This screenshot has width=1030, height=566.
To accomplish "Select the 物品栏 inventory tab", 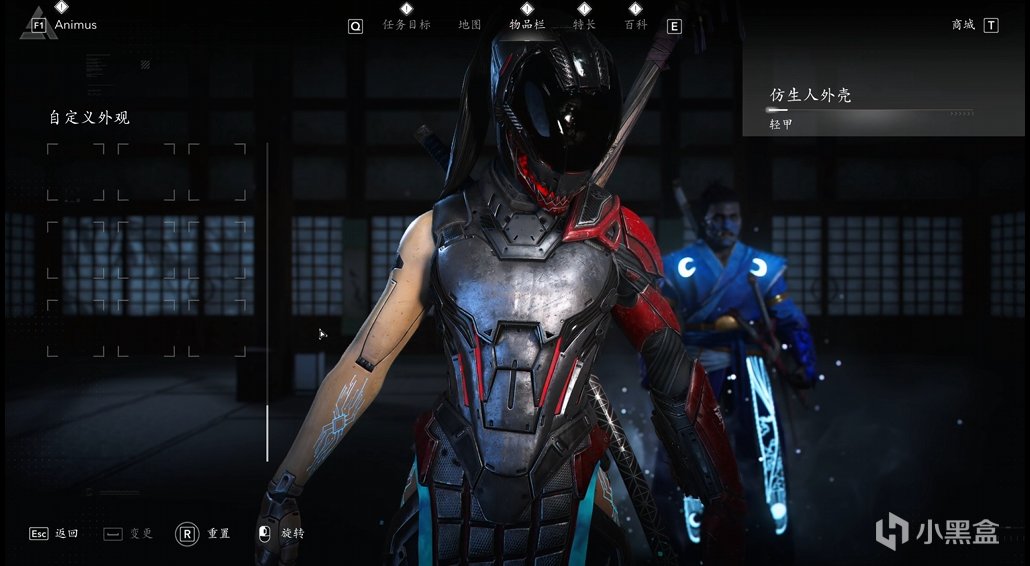I will tap(527, 25).
